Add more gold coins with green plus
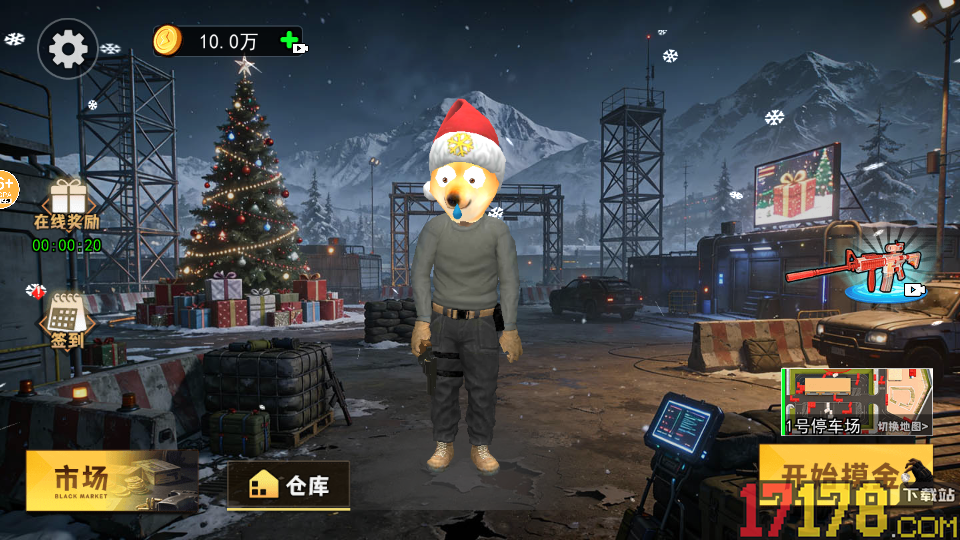 pos(291,42)
